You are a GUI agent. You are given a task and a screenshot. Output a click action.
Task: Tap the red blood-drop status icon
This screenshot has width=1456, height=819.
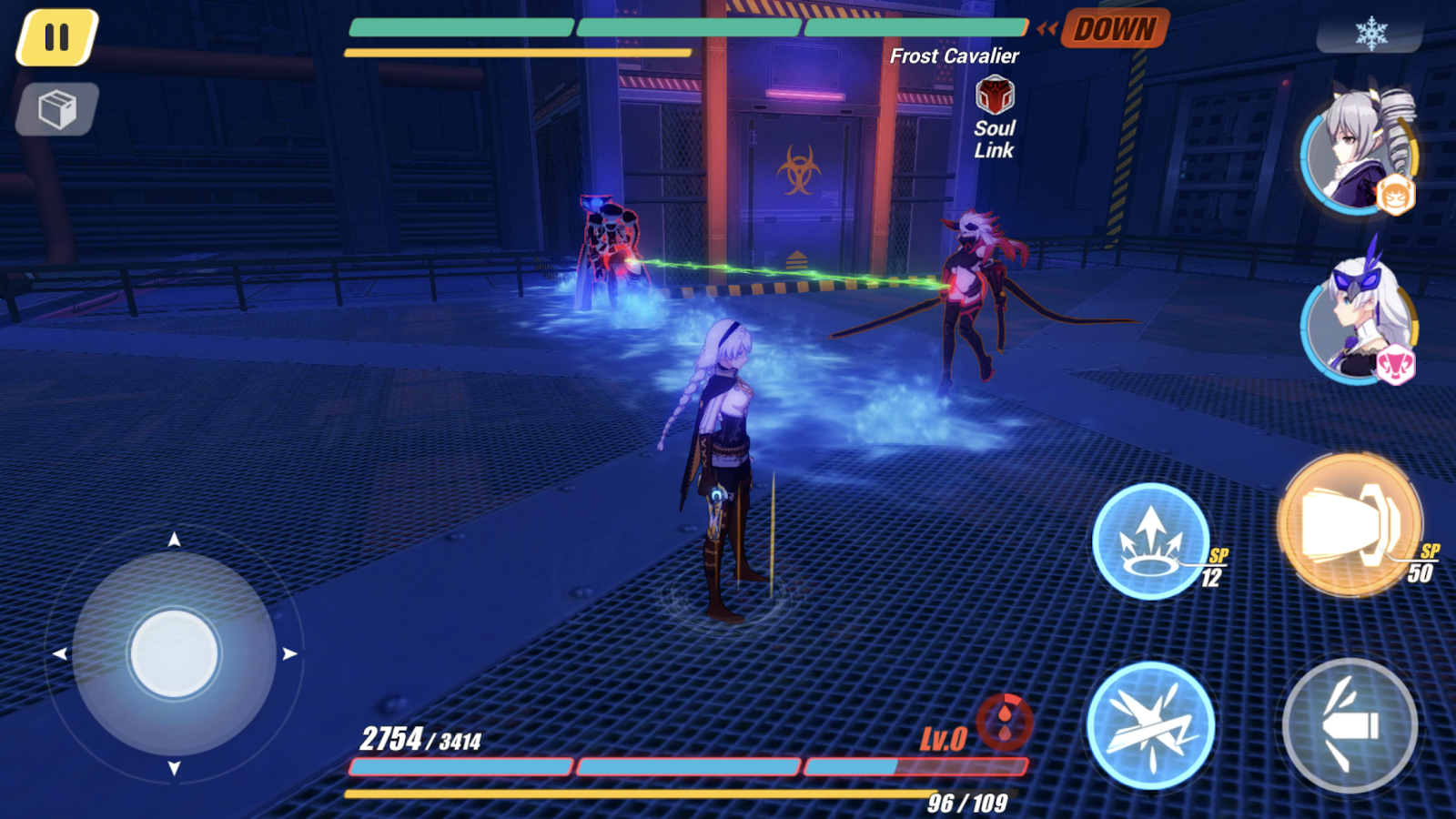[x=1005, y=722]
